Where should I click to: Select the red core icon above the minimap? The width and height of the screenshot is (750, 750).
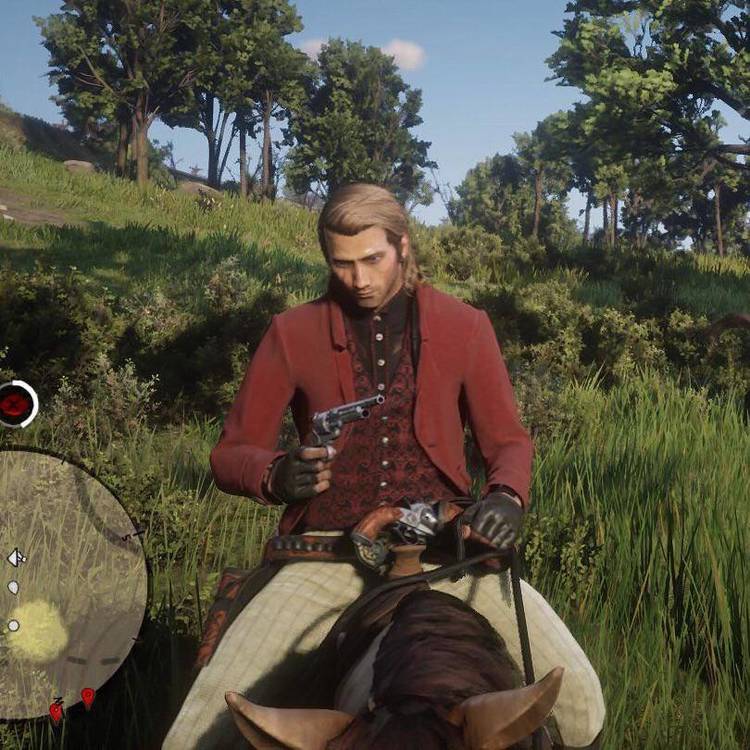(15, 404)
